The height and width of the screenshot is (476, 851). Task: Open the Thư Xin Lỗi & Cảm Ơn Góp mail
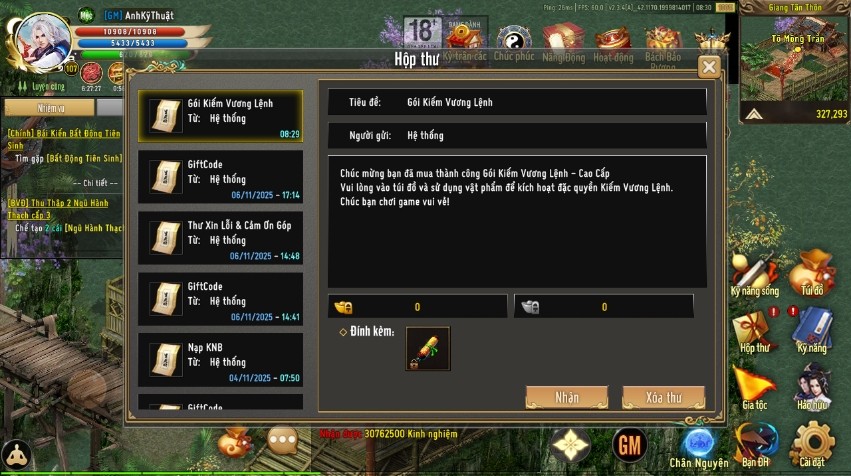point(220,239)
